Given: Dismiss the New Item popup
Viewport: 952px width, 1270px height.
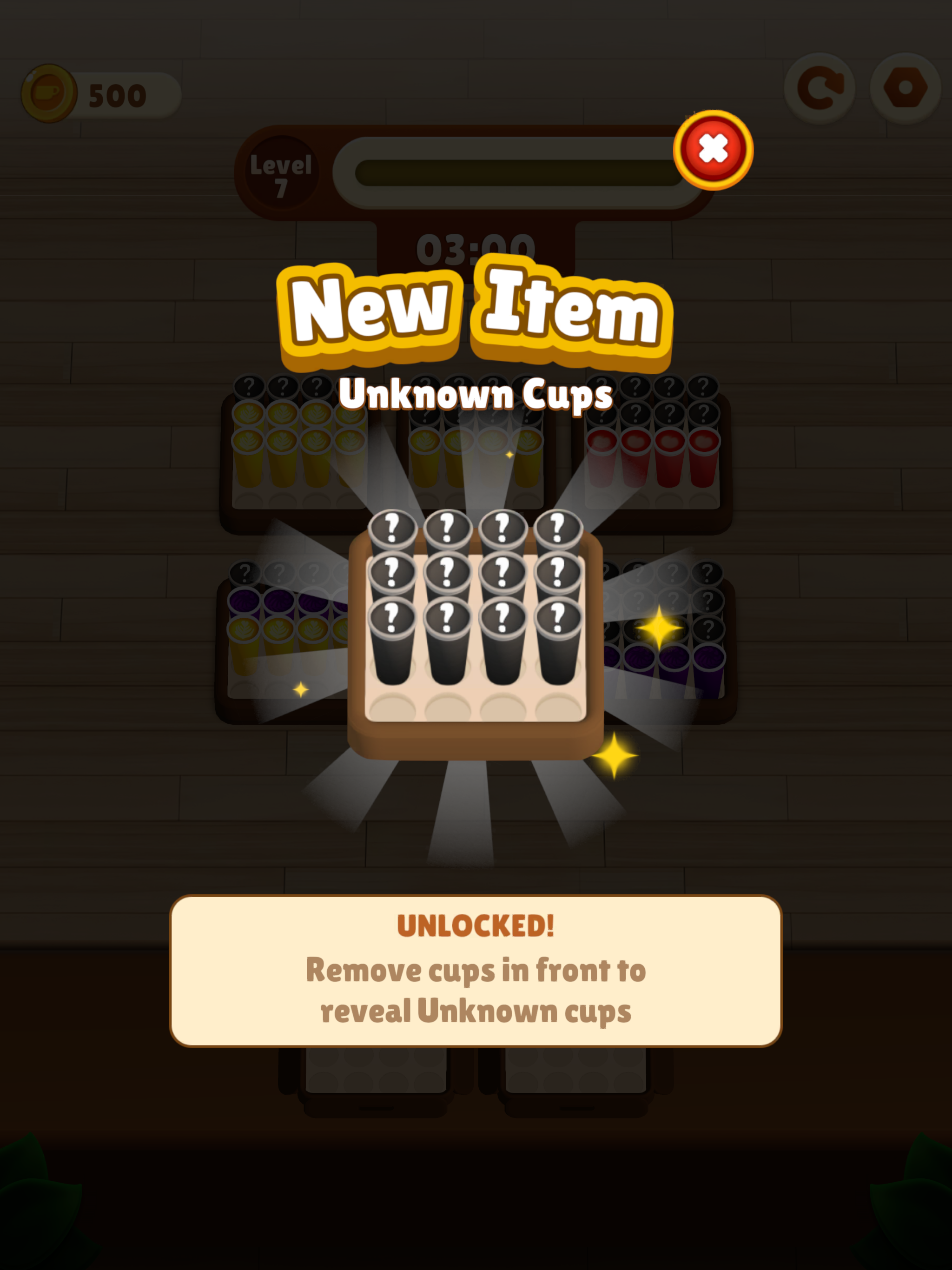Looking at the screenshot, I should (x=714, y=146).
